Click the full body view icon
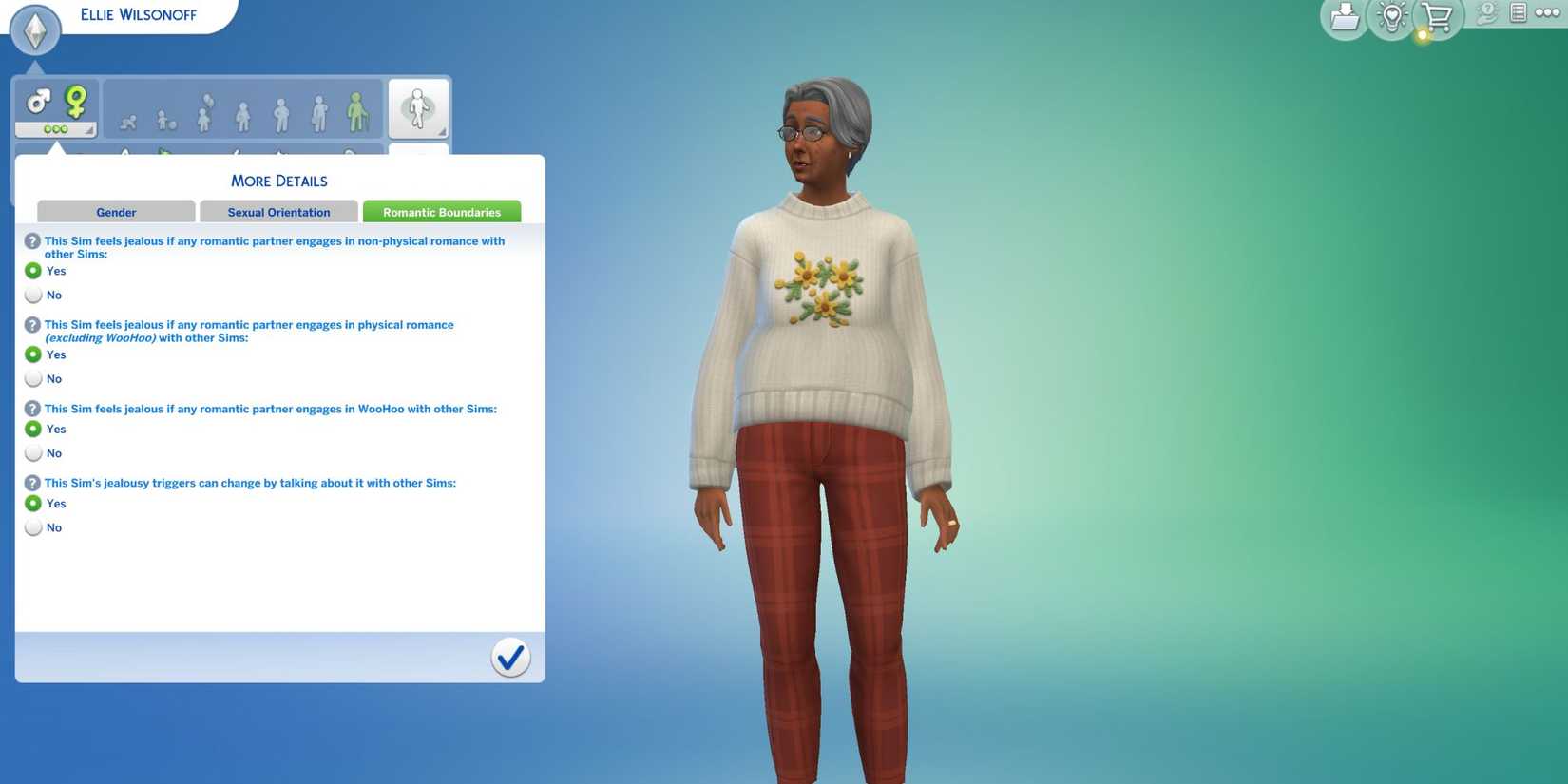Image resolution: width=1568 pixels, height=784 pixels. [x=418, y=108]
